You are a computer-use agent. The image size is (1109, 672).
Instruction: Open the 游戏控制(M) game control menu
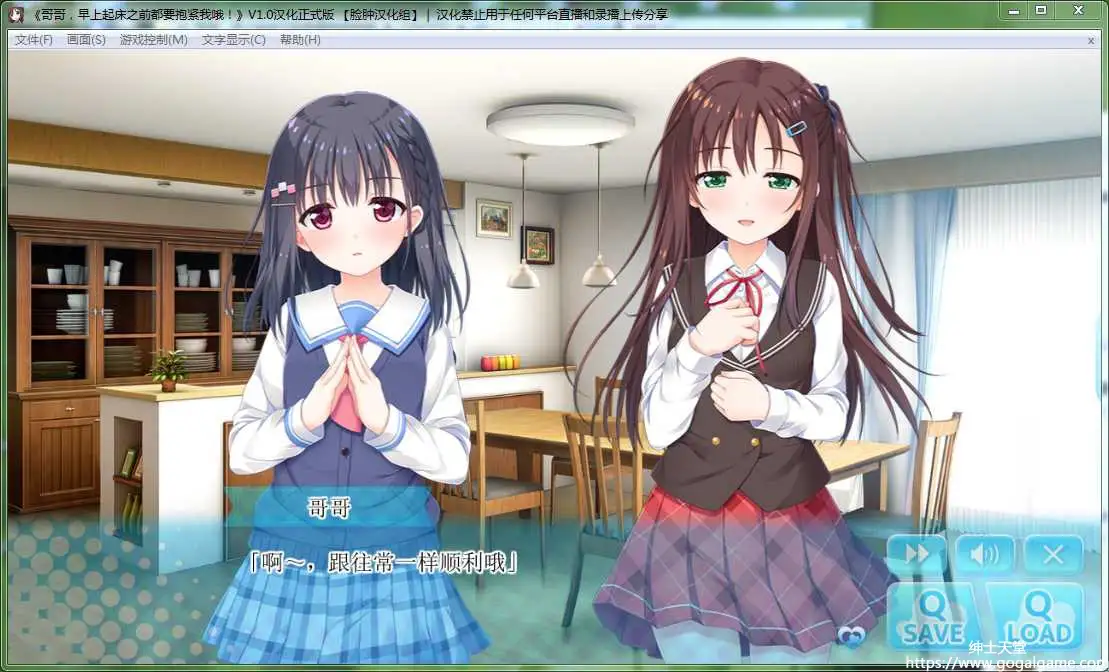pos(153,40)
